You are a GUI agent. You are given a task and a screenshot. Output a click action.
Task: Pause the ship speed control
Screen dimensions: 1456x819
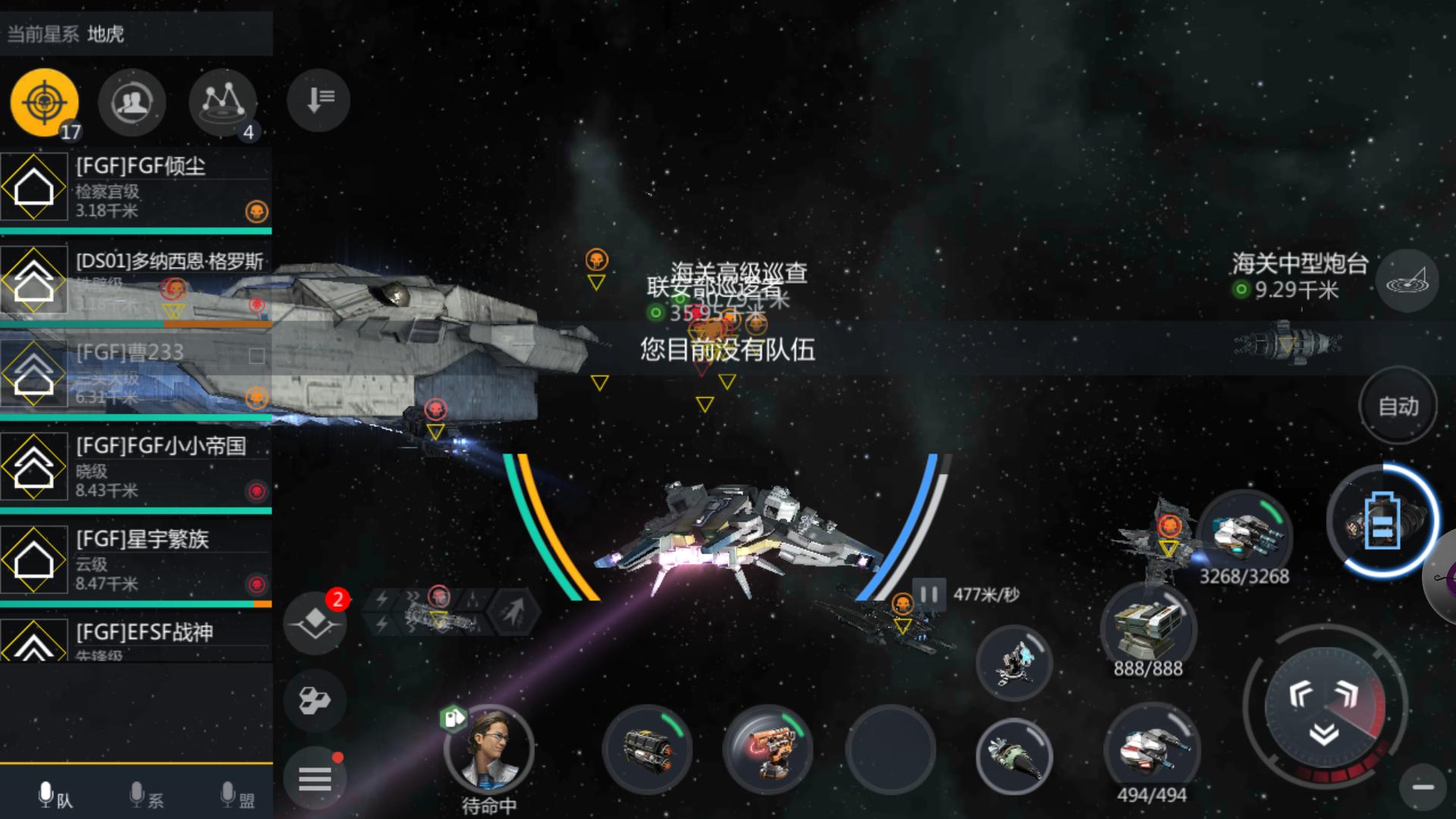(929, 594)
